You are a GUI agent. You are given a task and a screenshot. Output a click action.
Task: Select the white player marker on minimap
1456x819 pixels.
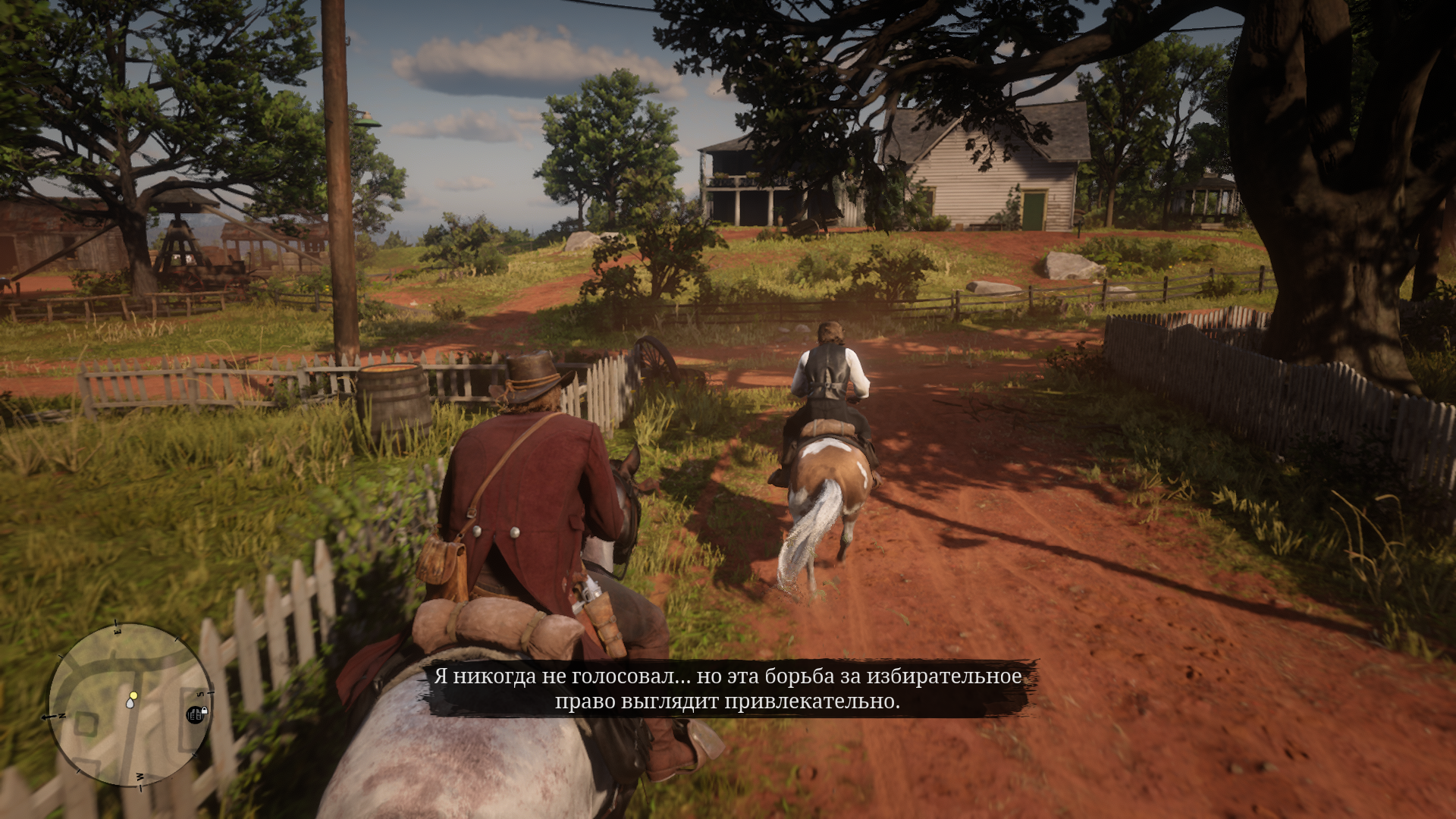tap(130, 704)
